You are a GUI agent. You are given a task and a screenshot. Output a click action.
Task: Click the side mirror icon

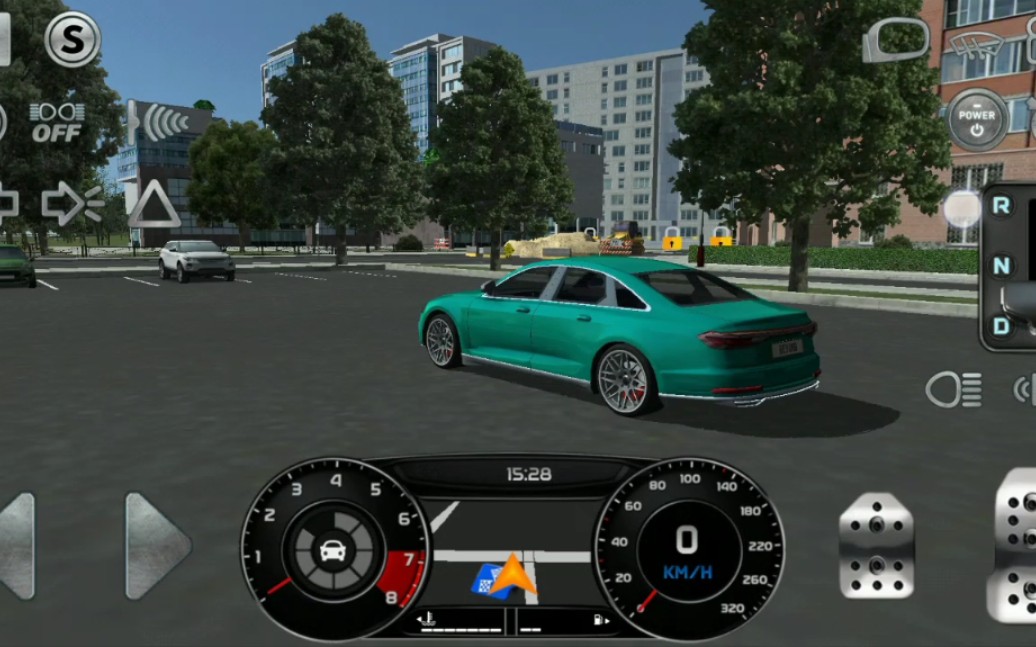(896, 41)
